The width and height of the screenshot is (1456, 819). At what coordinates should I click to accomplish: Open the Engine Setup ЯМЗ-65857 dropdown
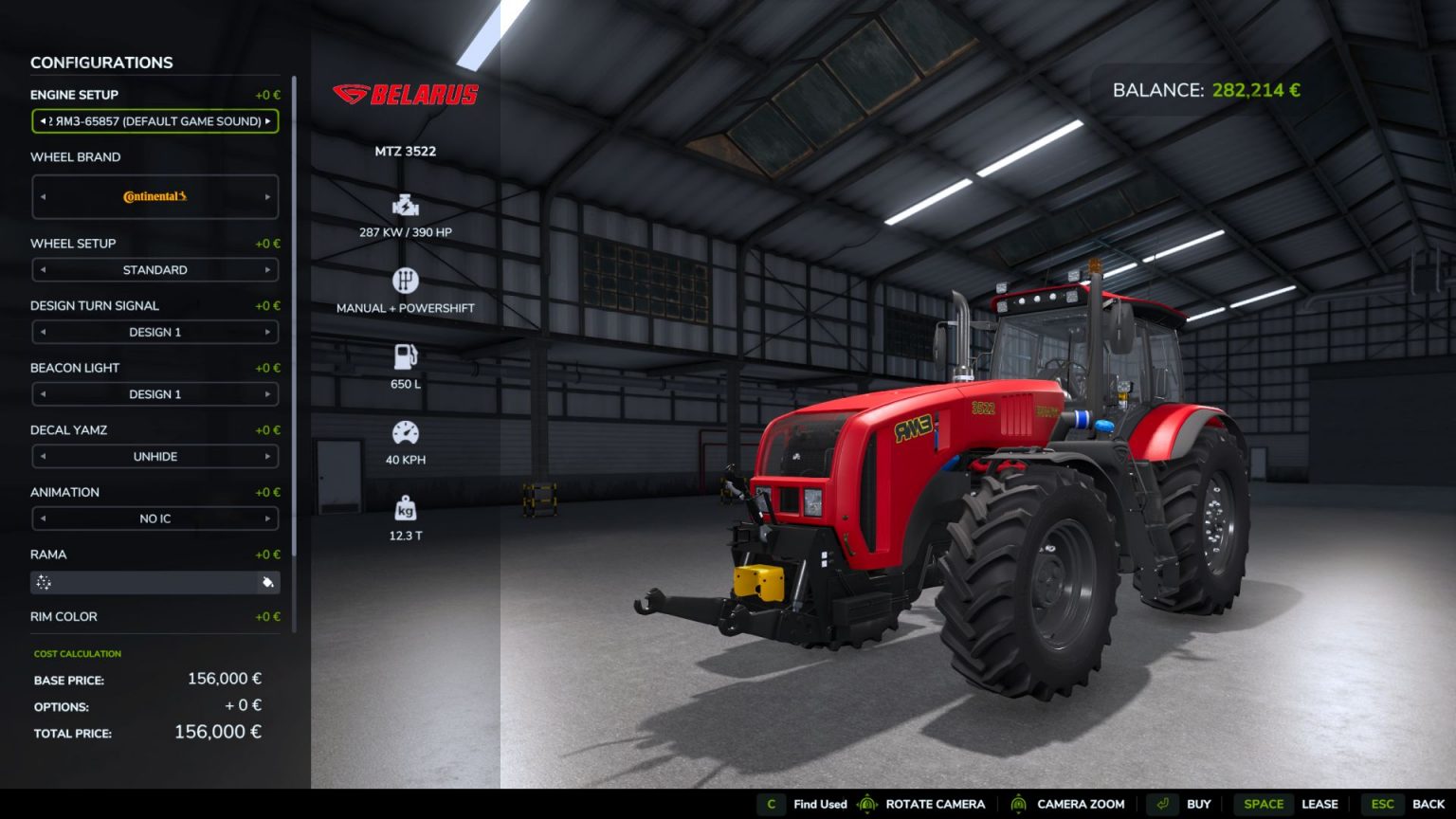click(x=155, y=121)
